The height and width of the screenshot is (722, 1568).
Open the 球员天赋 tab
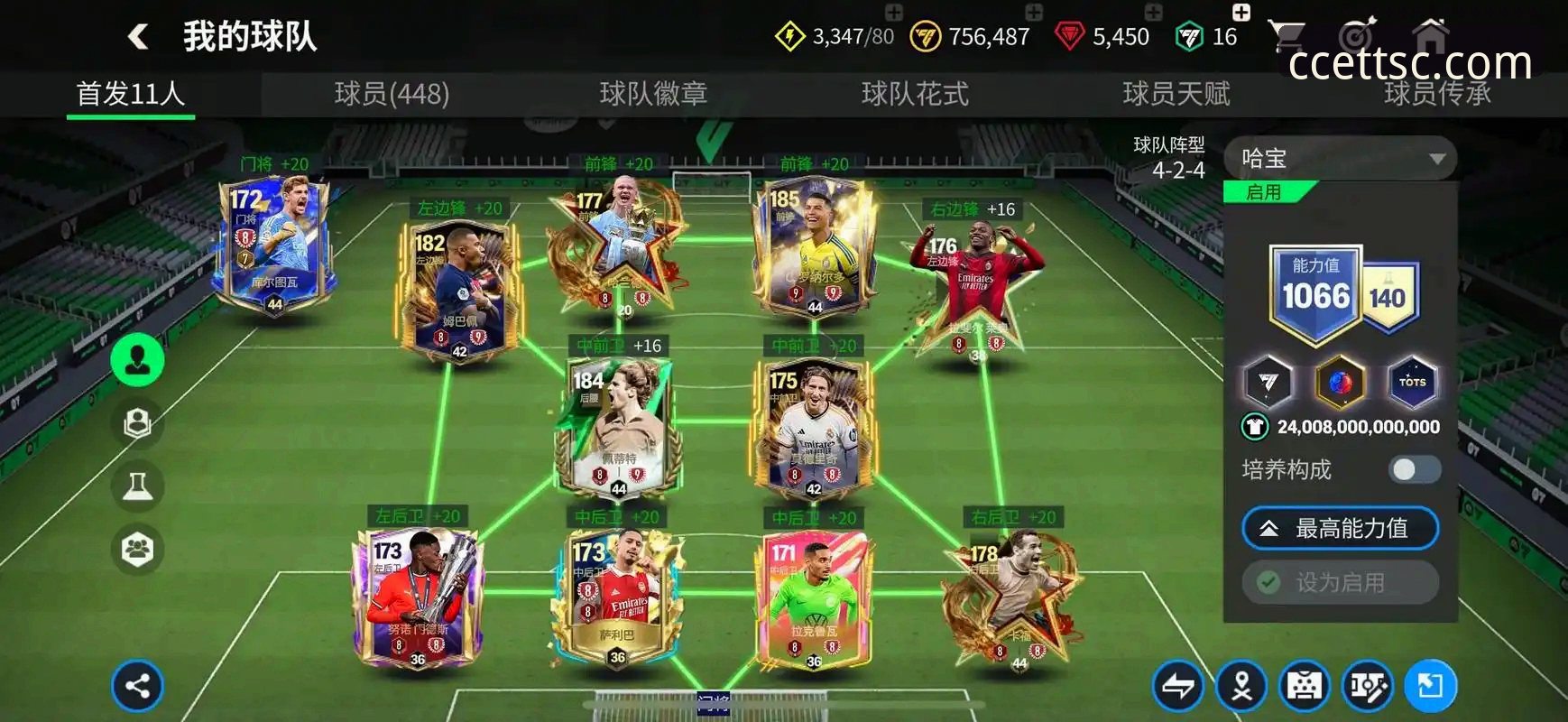(1176, 94)
